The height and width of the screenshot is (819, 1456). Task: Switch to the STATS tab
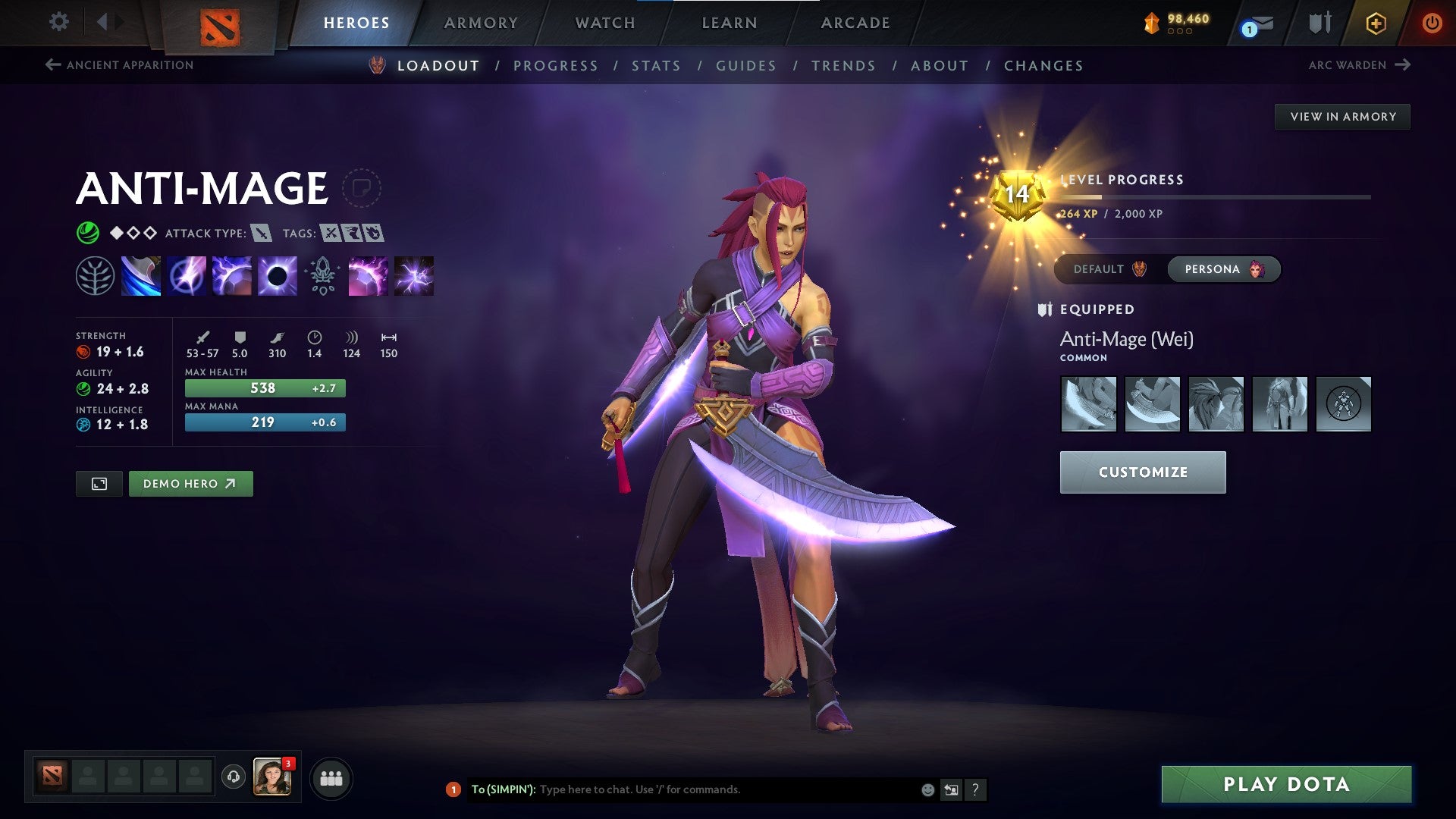pos(657,66)
